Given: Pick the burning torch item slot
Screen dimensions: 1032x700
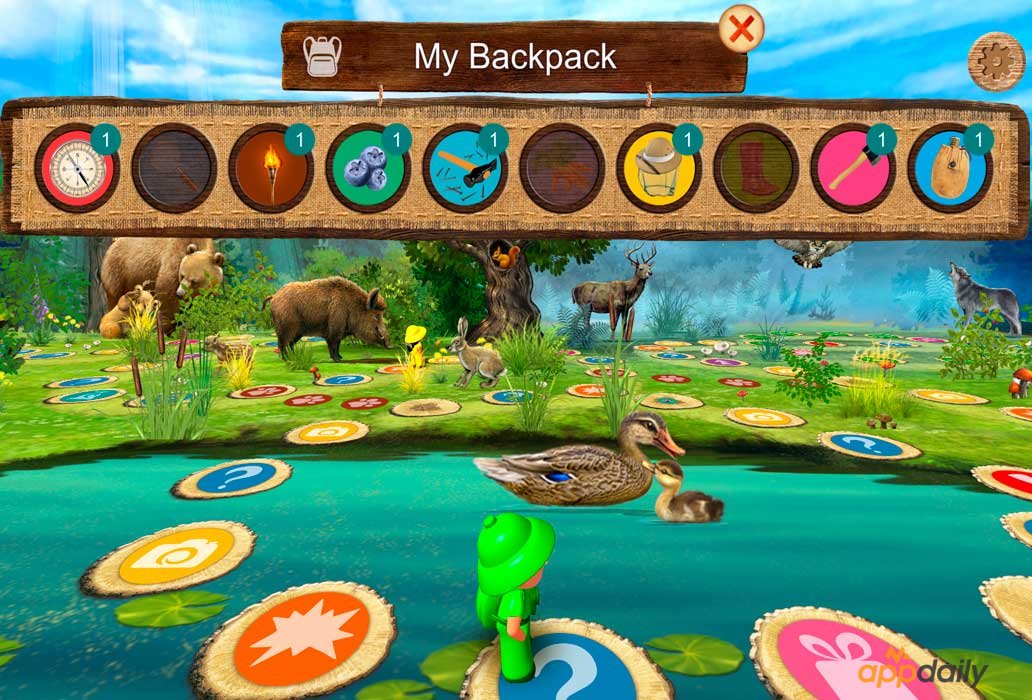Looking at the screenshot, I should click(x=271, y=167).
